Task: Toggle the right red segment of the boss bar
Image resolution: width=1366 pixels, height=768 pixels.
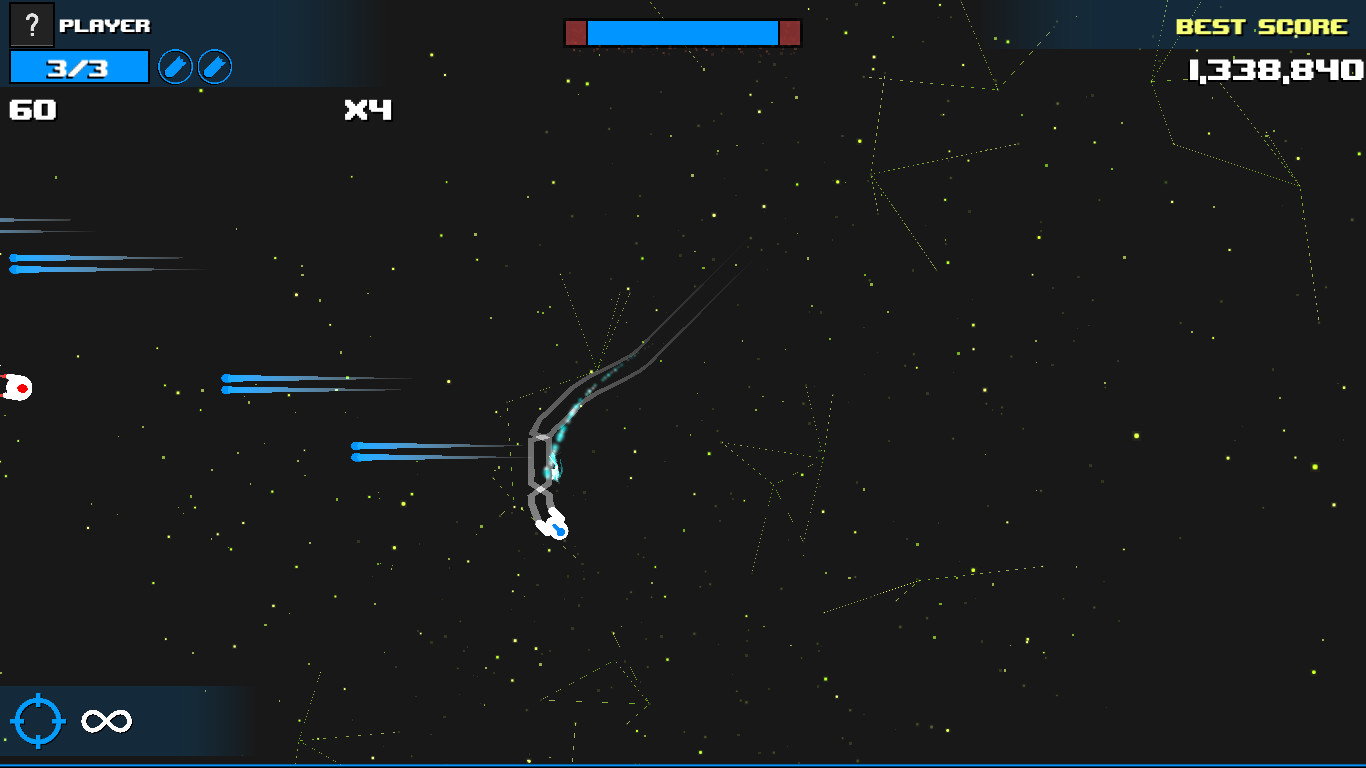Action: pyautogui.click(x=789, y=31)
